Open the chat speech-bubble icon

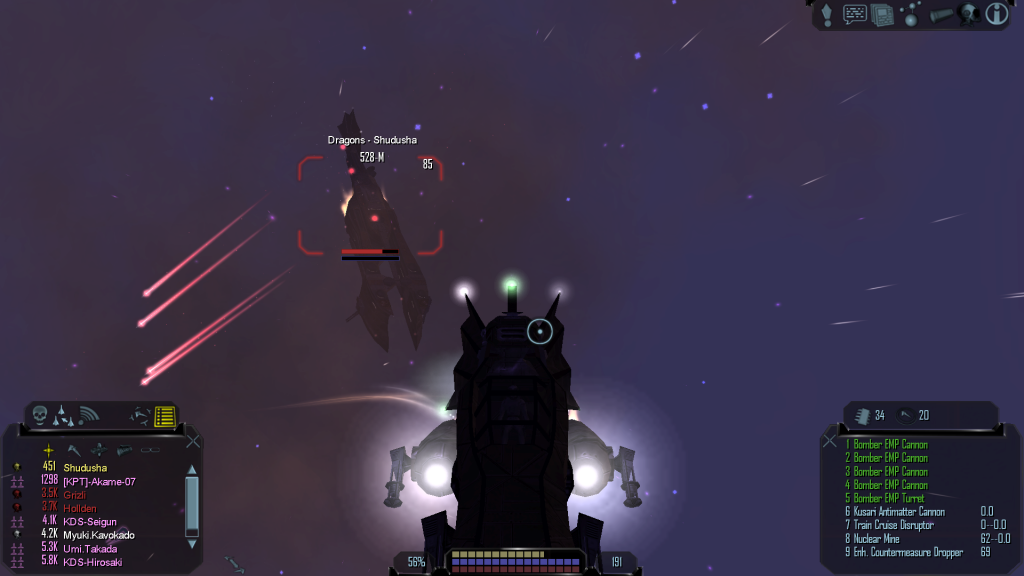click(855, 14)
